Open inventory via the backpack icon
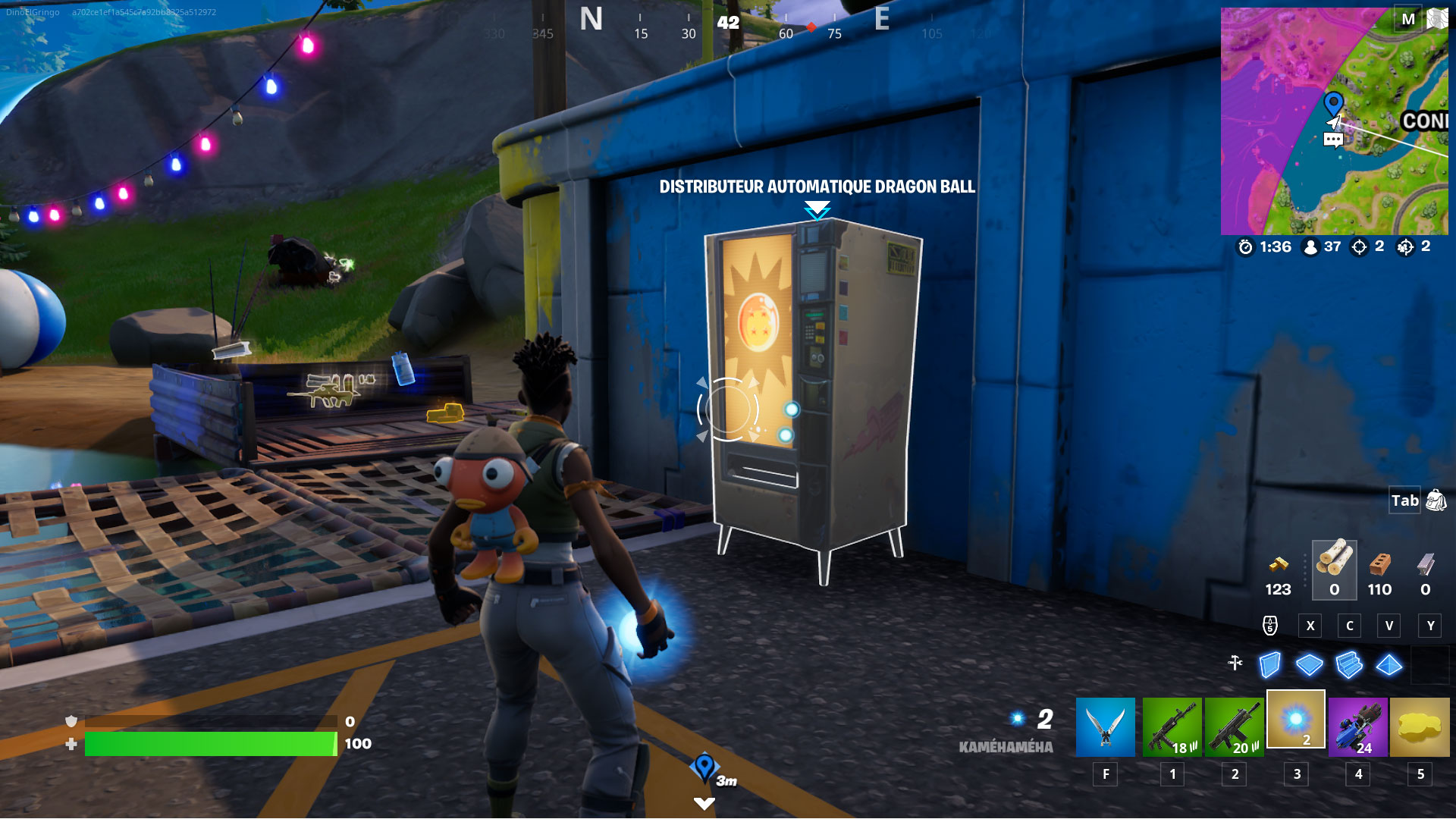Screen dimensions: 1456x819 pyautogui.click(x=1434, y=500)
